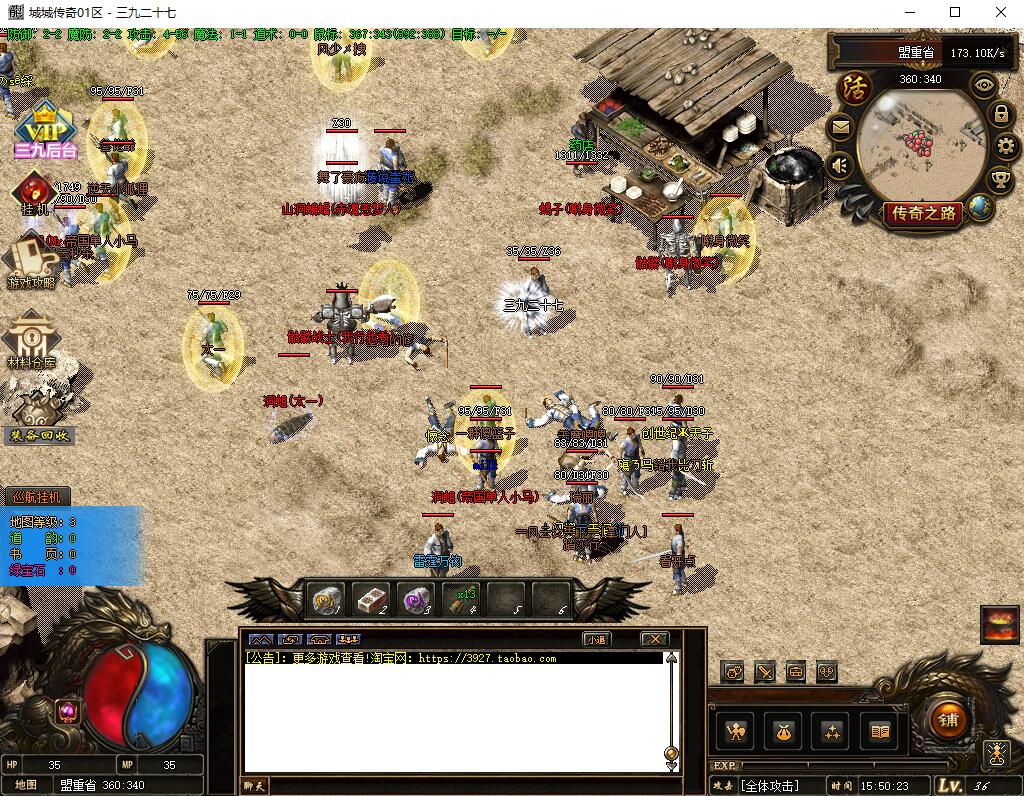Toggle the sound speaker button
Screen dimensions: 1024x796
(840, 165)
